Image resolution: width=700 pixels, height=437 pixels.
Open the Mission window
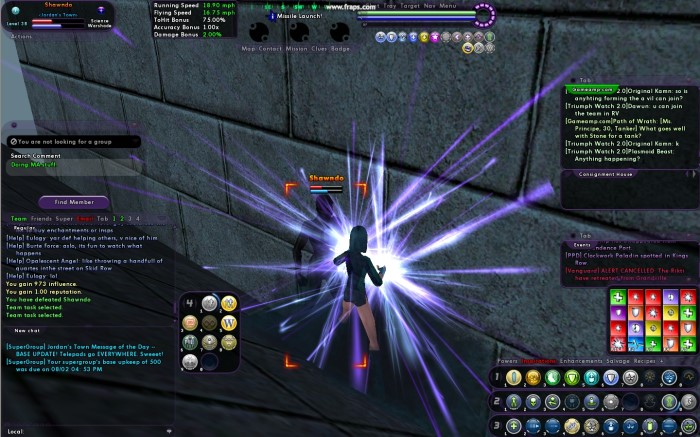coord(296,48)
